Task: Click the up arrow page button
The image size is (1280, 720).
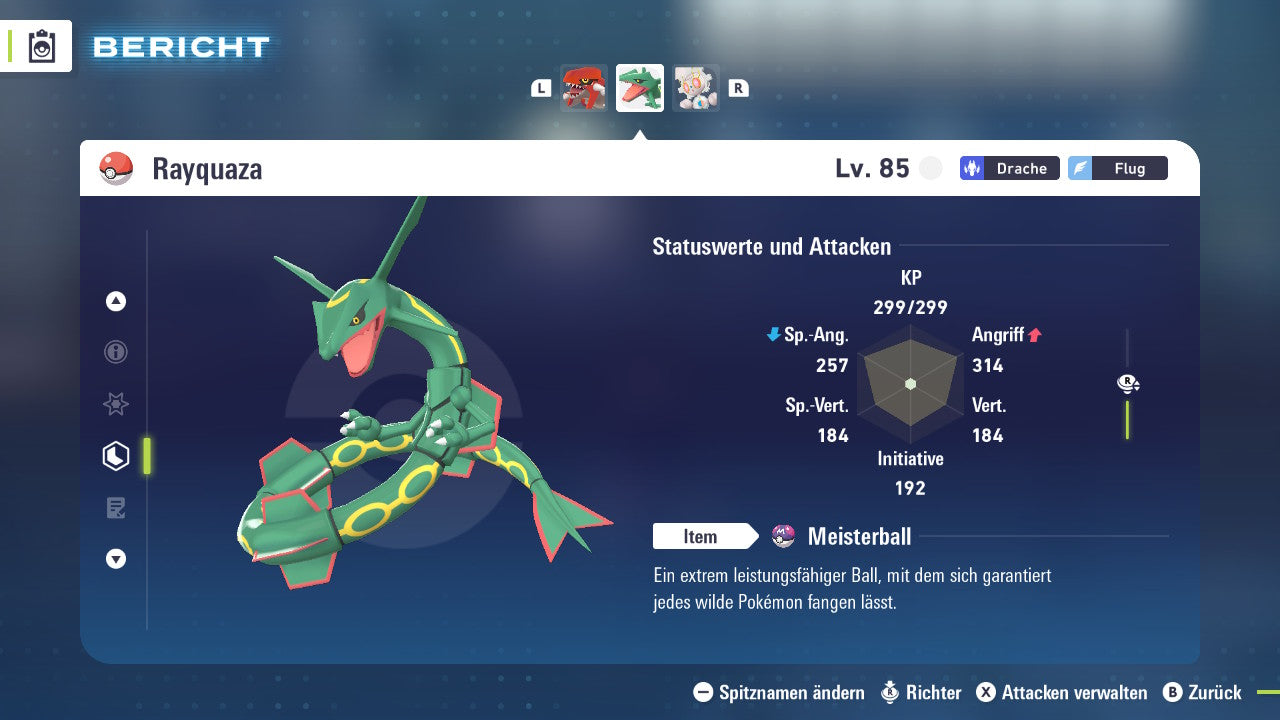Action: 116,301
